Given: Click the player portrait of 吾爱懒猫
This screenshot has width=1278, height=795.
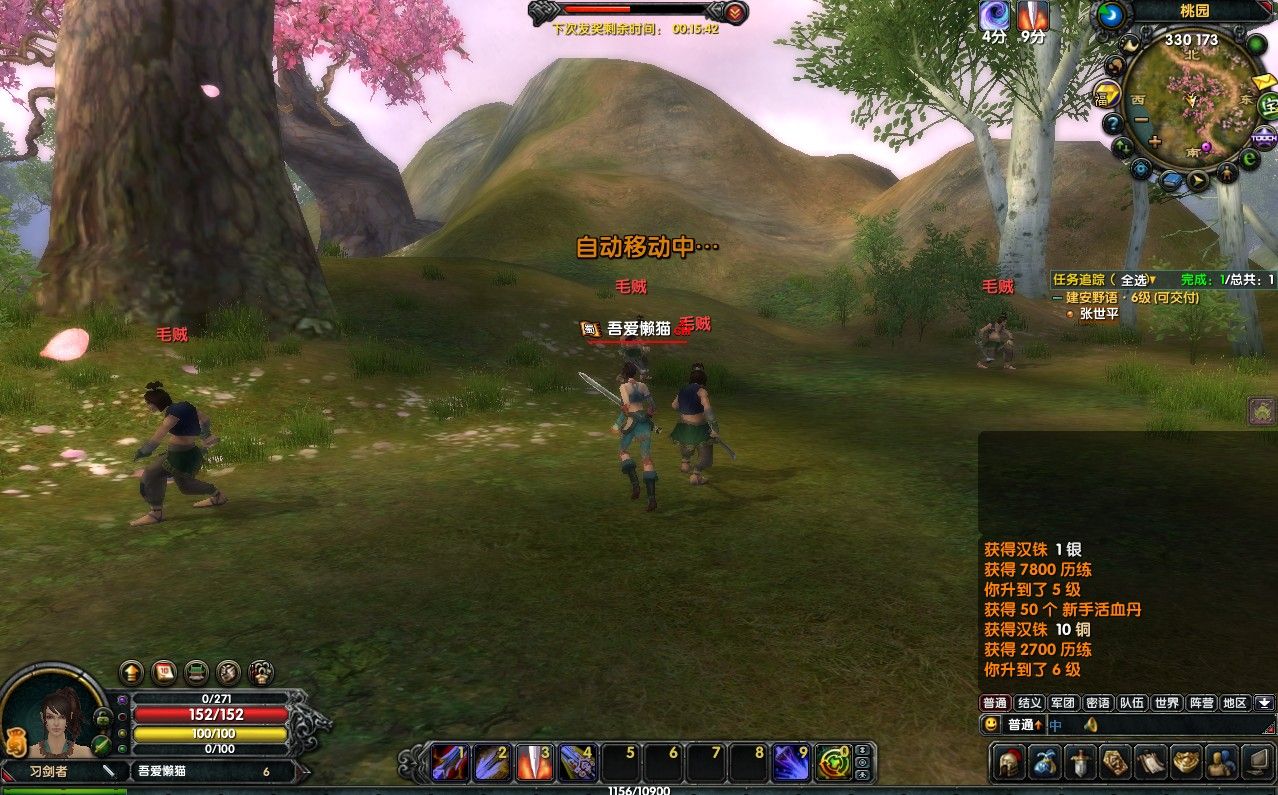Looking at the screenshot, I should 52,714.
